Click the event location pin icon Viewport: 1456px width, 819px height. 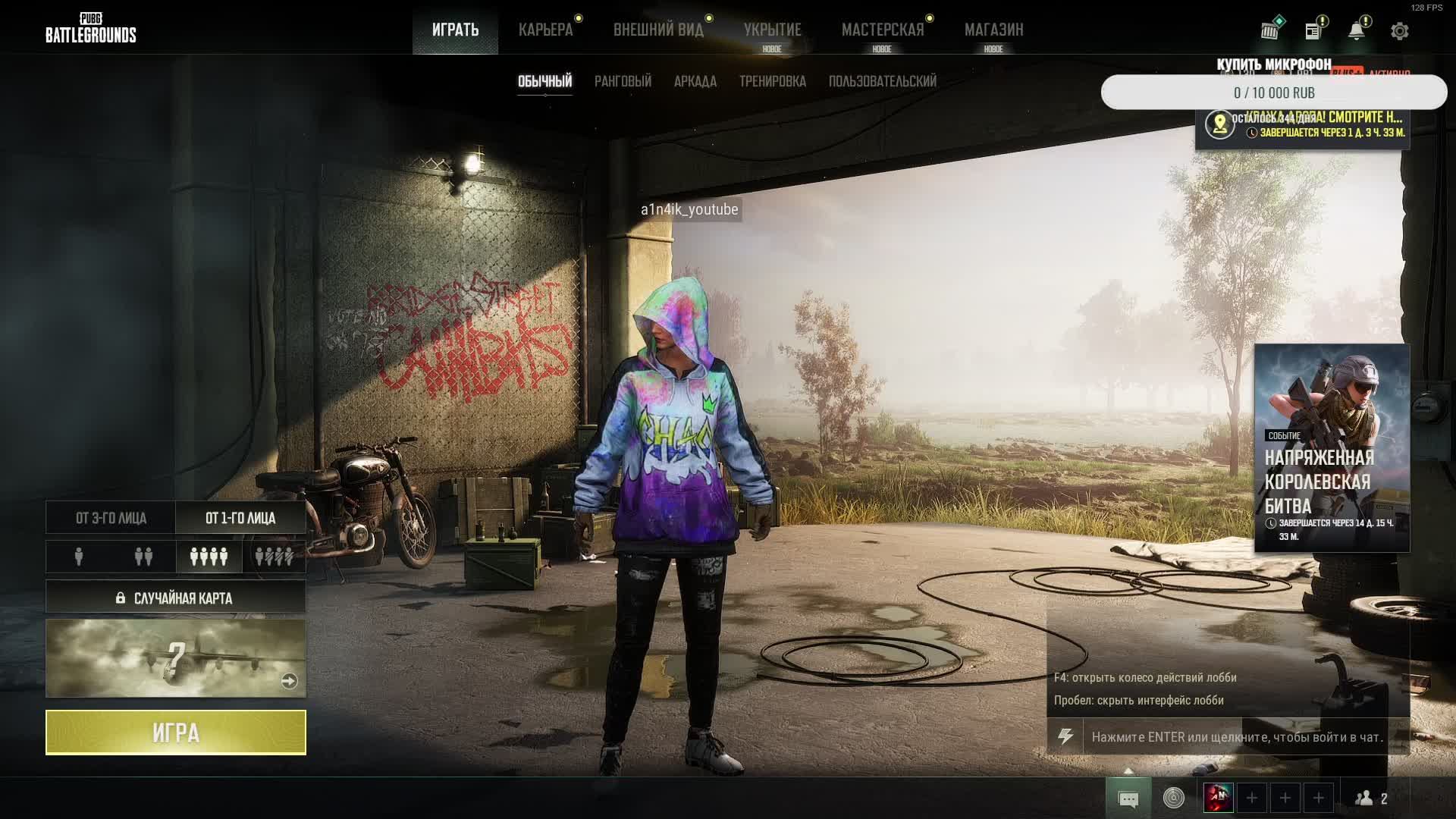[x=1220, y=123]
